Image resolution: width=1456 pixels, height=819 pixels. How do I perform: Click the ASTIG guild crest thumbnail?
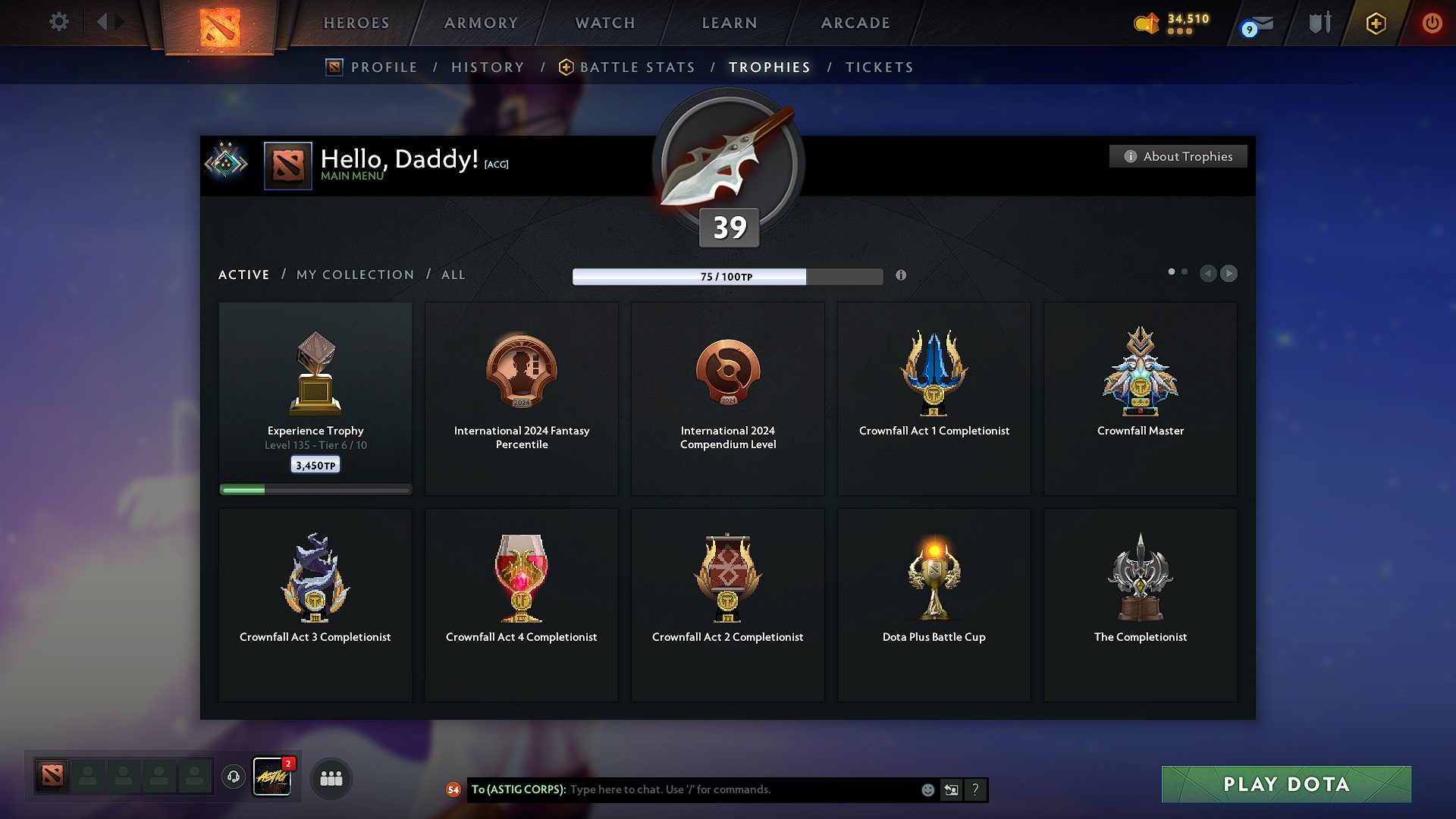point(272,777)
